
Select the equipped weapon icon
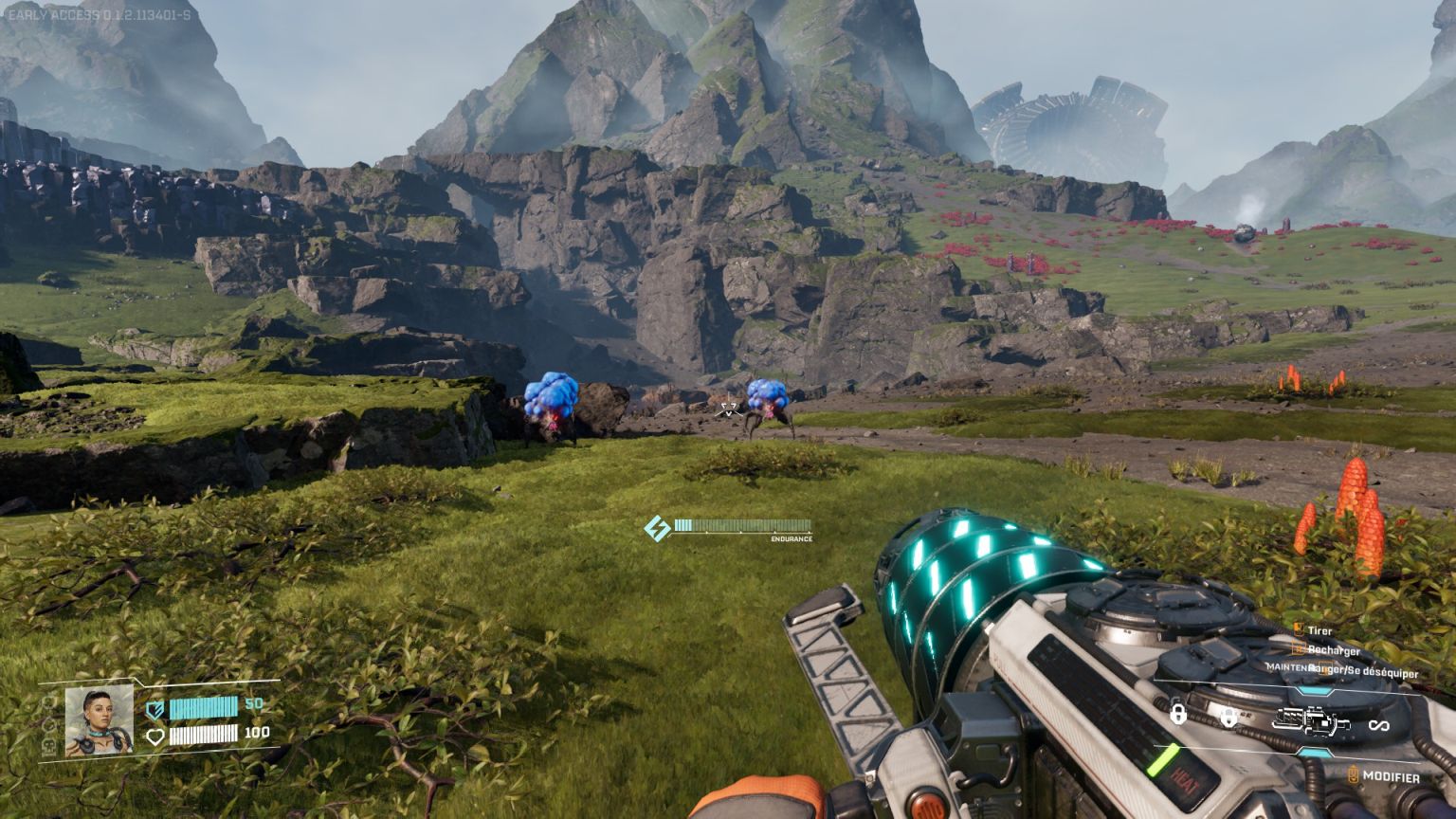coord(1311,723)
